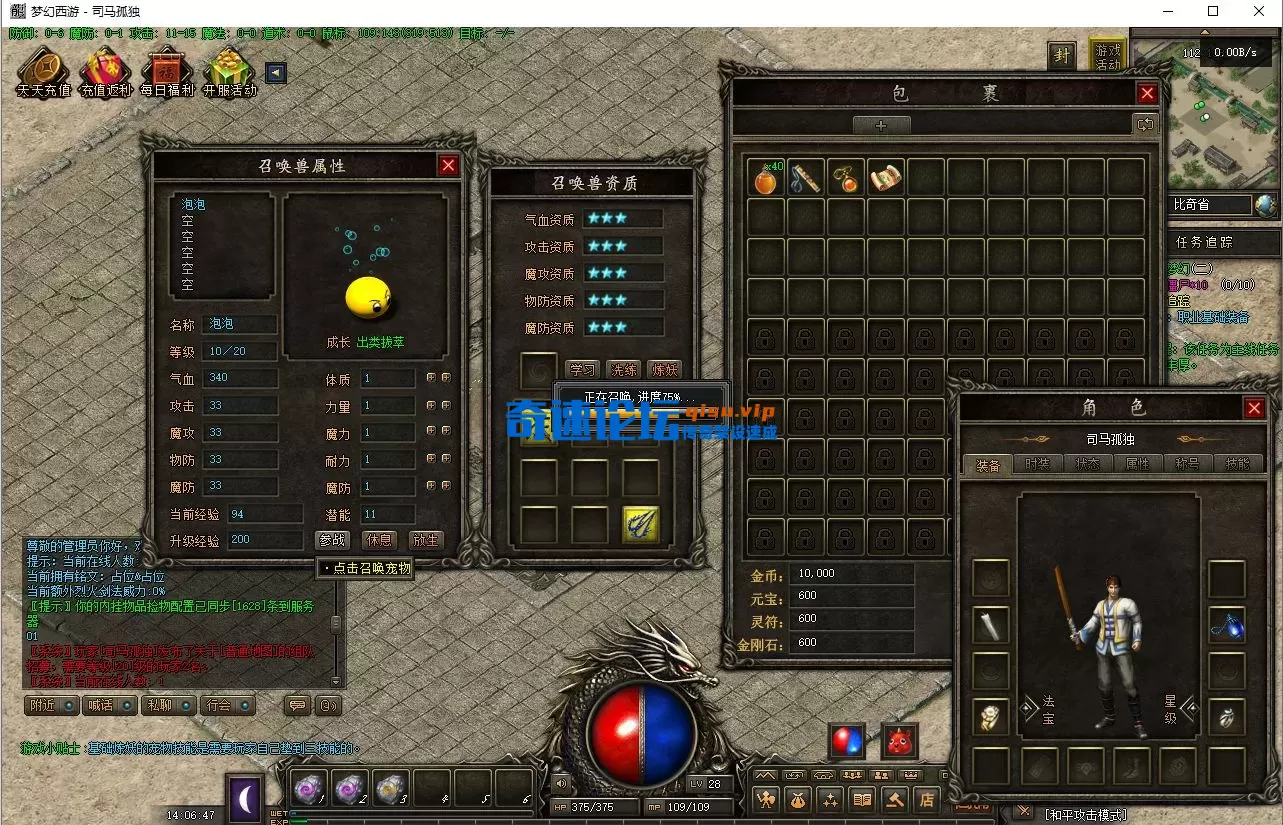The width and height of the screenshot is (1283, 825).
Task: Switch to the 属性 tab in character panel
Action: (x=1139, y=463)
